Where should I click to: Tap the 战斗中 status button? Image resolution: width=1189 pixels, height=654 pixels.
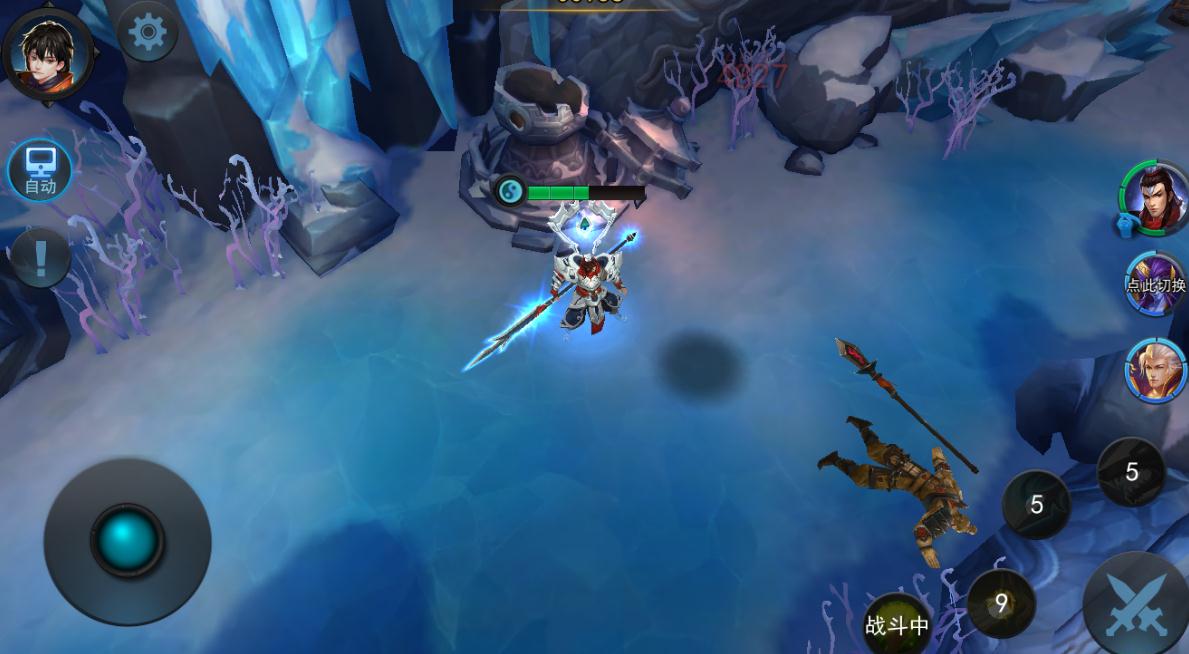pyautogui.click(x=897, y=625)
